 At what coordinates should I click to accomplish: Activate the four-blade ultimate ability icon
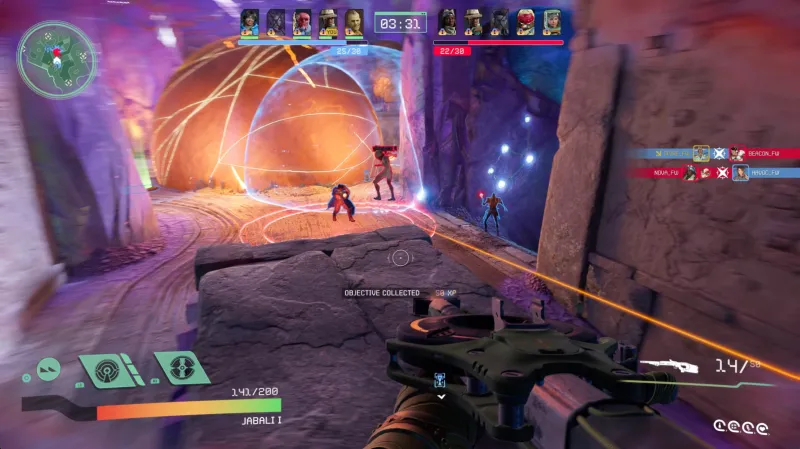[x=181, y=367]
